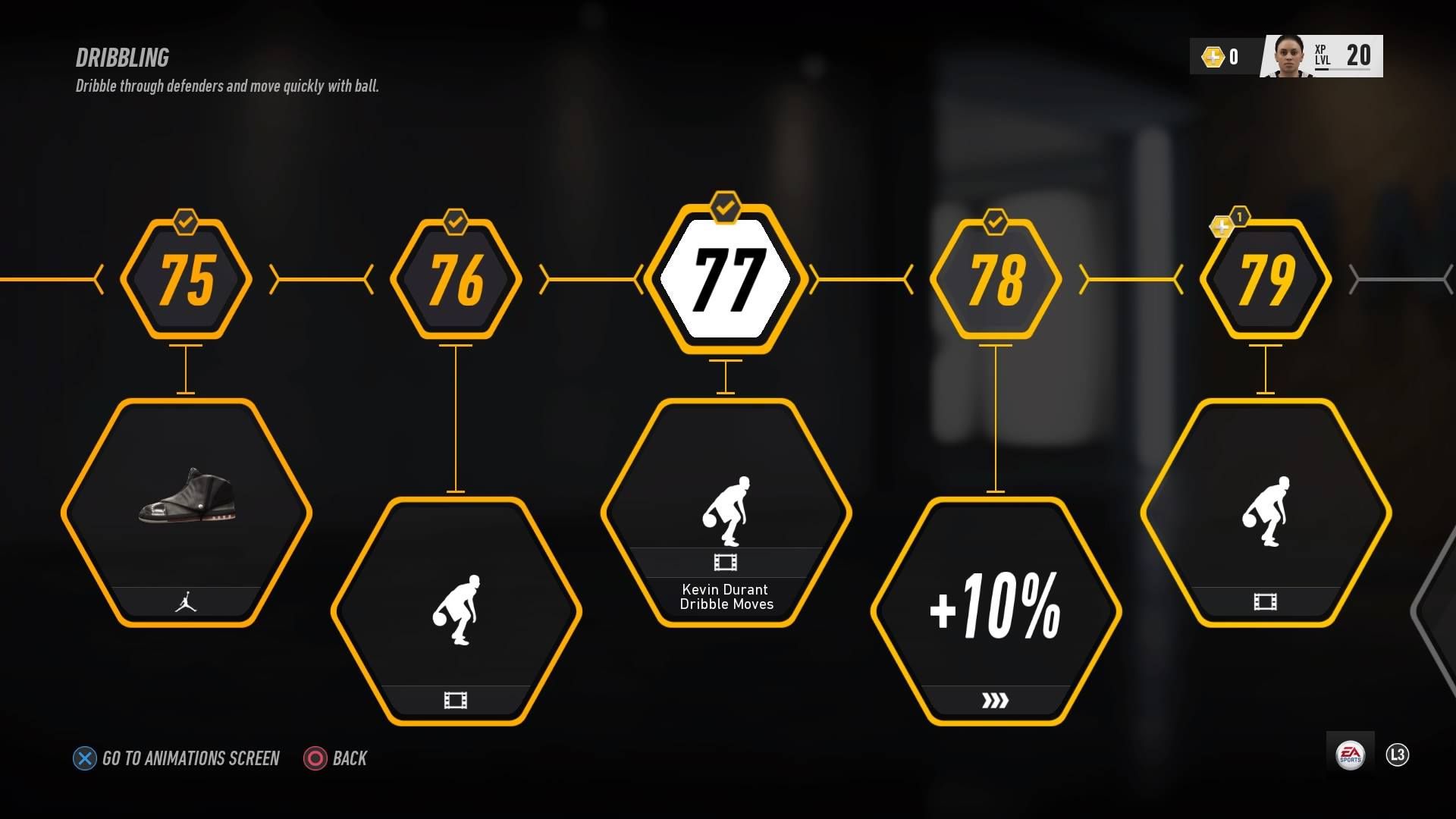1456x819 pixels.
Task: Switch to the Dribbling skill category title
Action: [x=121, y=58]
